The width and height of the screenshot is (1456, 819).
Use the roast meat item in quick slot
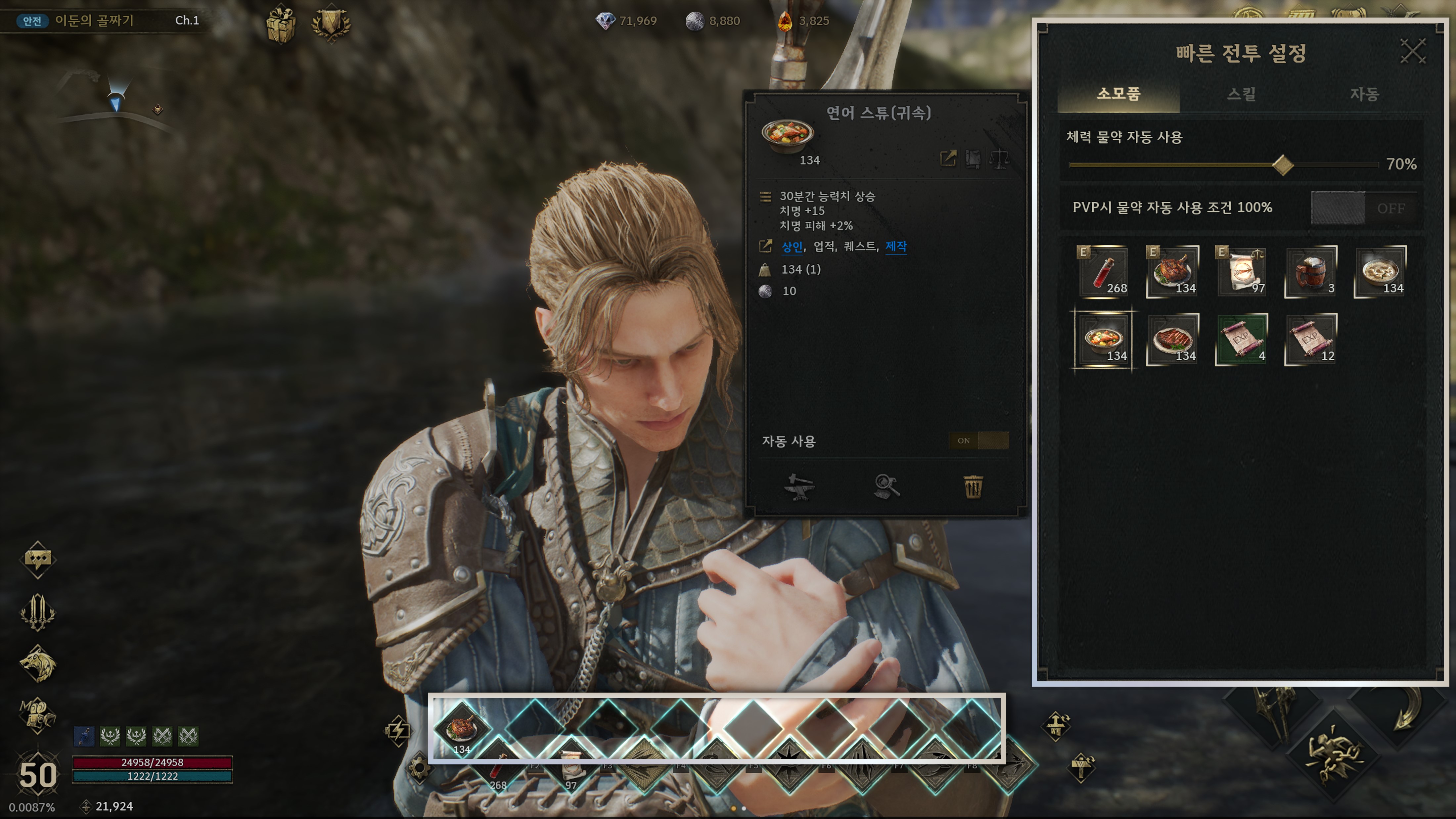pos(461,729)
